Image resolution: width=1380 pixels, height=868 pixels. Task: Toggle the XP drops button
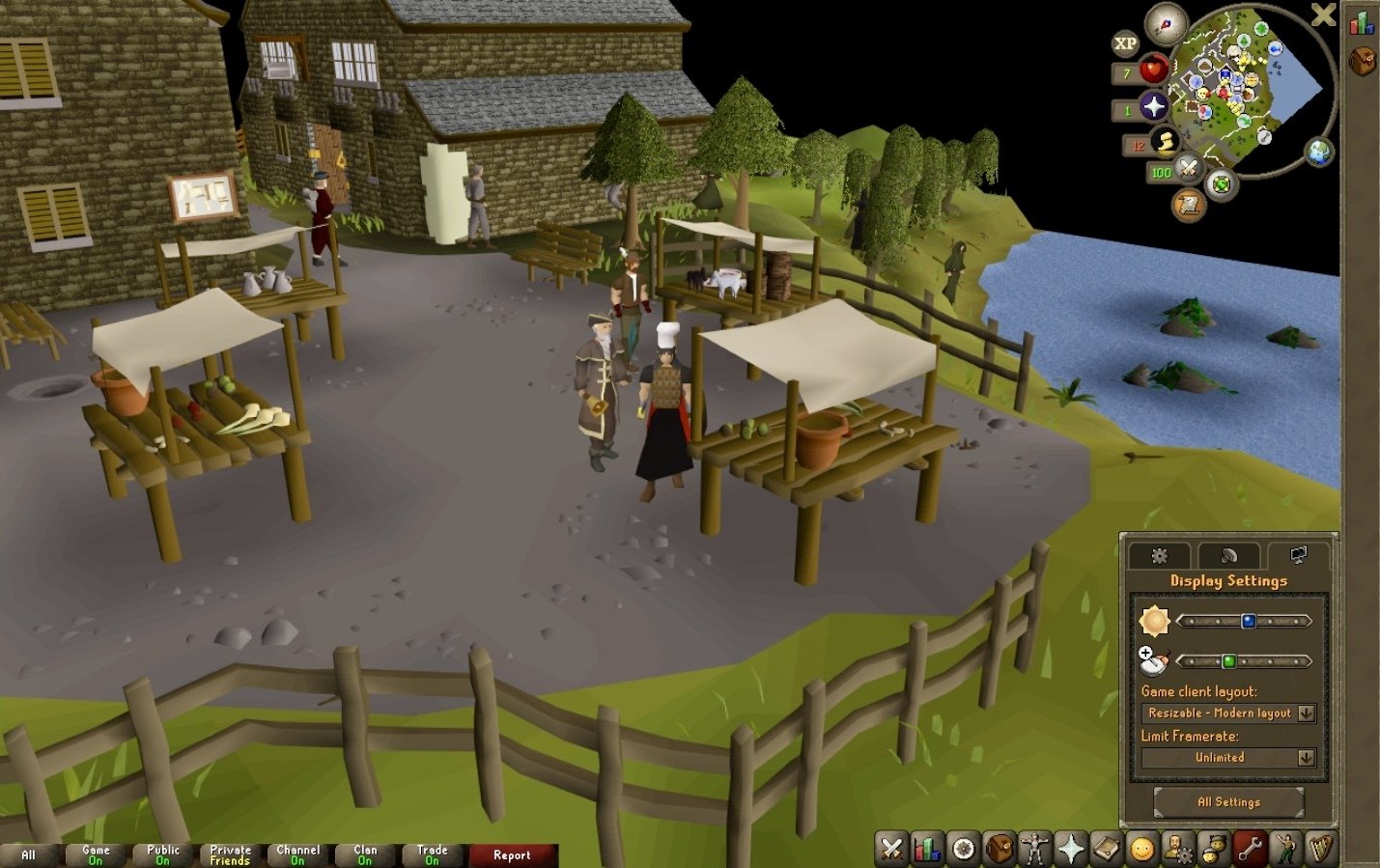[x=1125, y=43]
